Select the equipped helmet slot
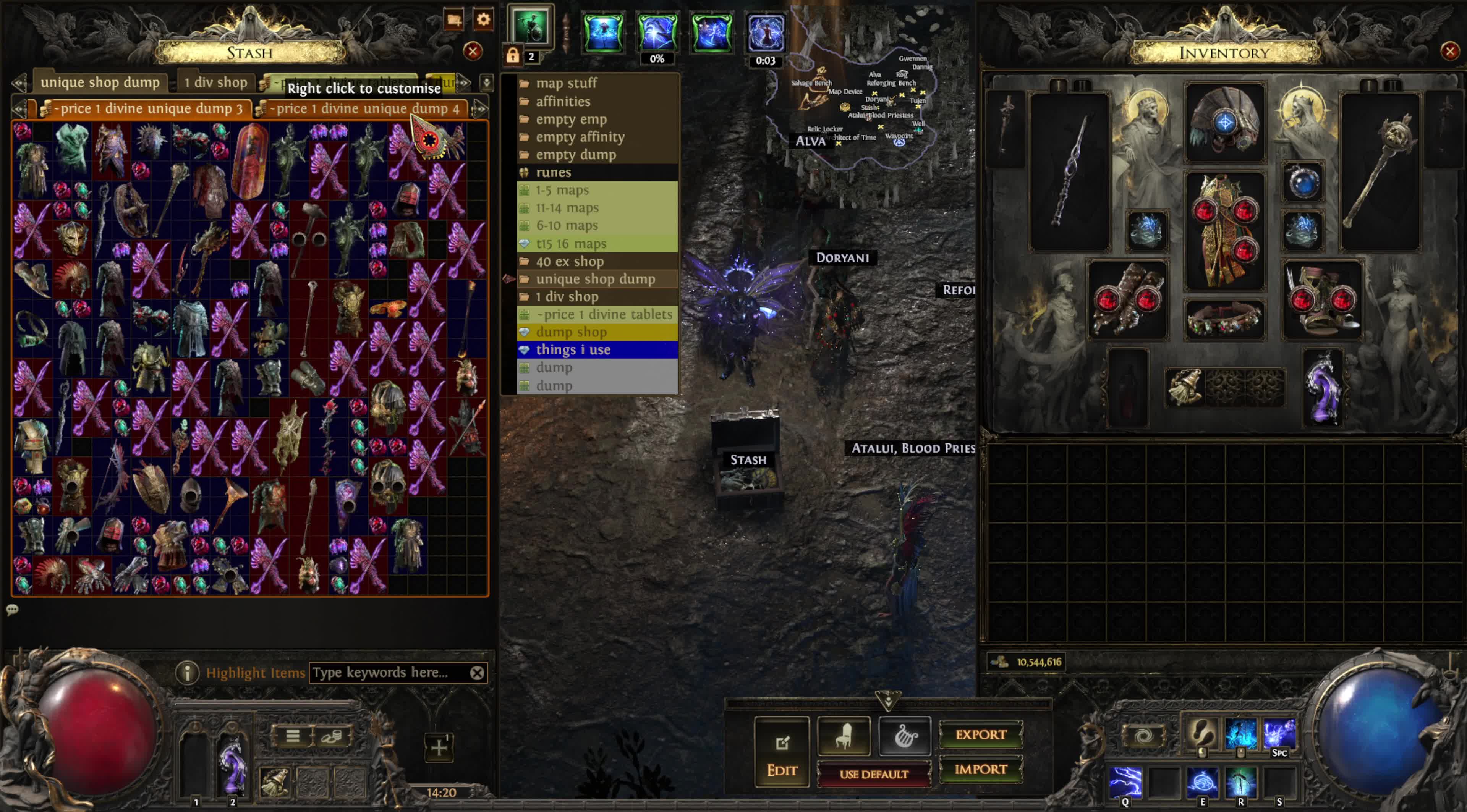 coord(1224,123)
